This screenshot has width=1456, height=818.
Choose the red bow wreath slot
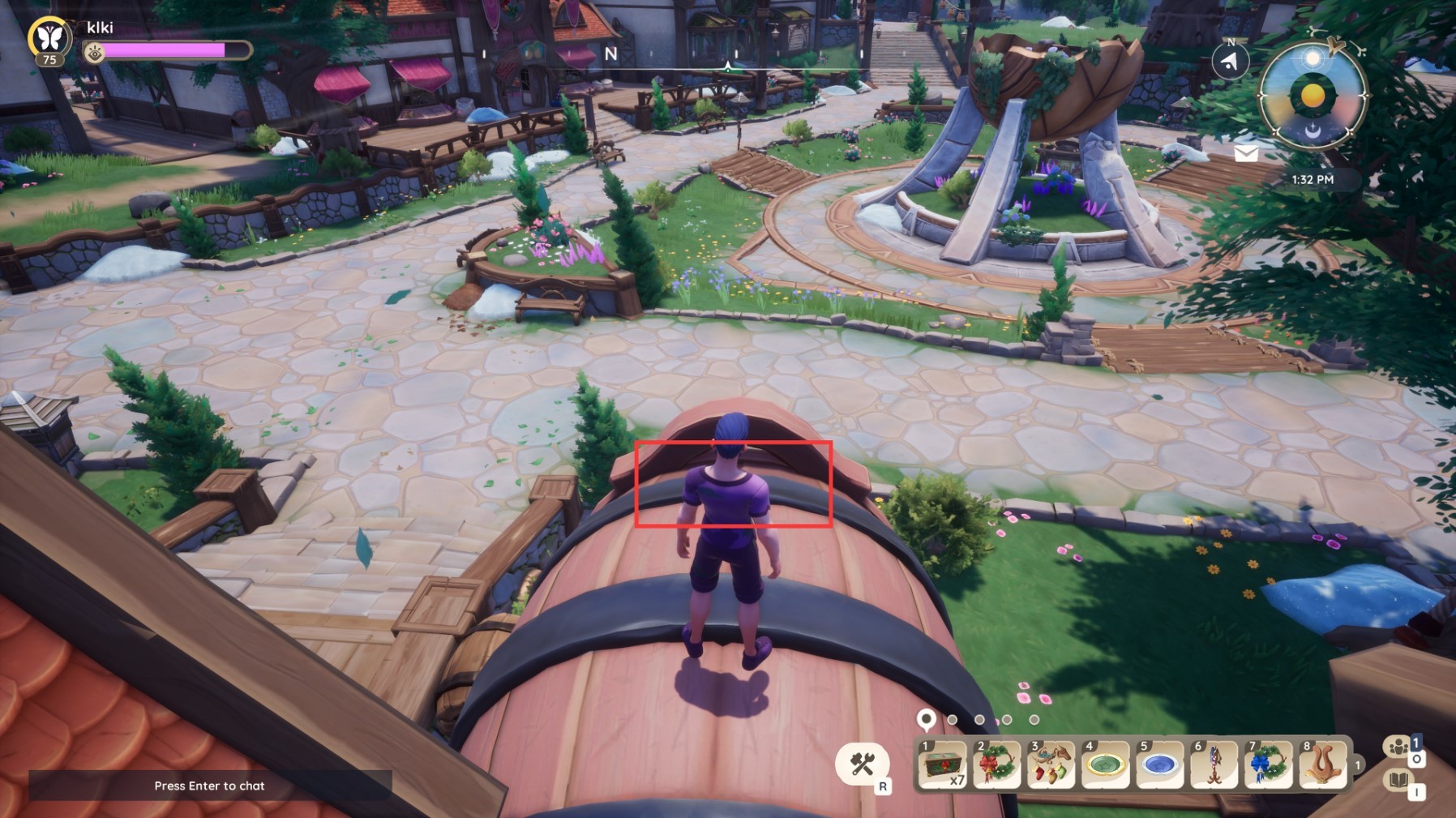[x=996, y=764]
